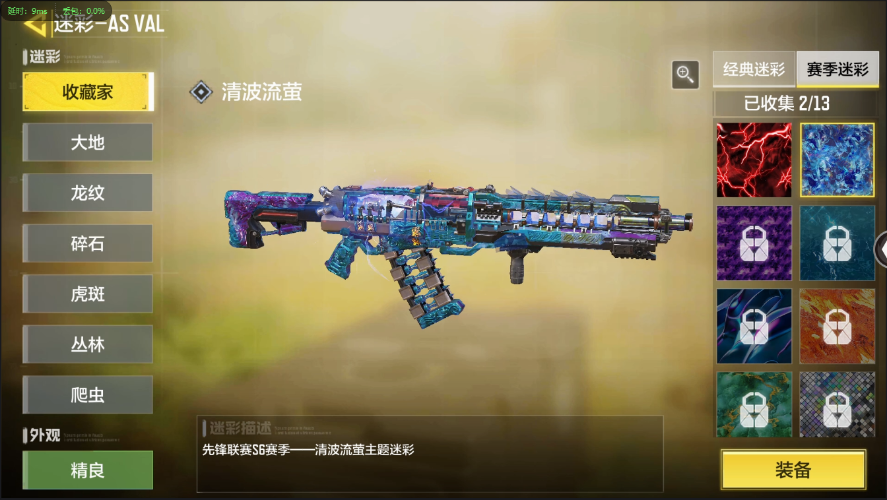Open the 爬虫 camo category
Viewport: 887px width, 500px height.
pos(88,395)
